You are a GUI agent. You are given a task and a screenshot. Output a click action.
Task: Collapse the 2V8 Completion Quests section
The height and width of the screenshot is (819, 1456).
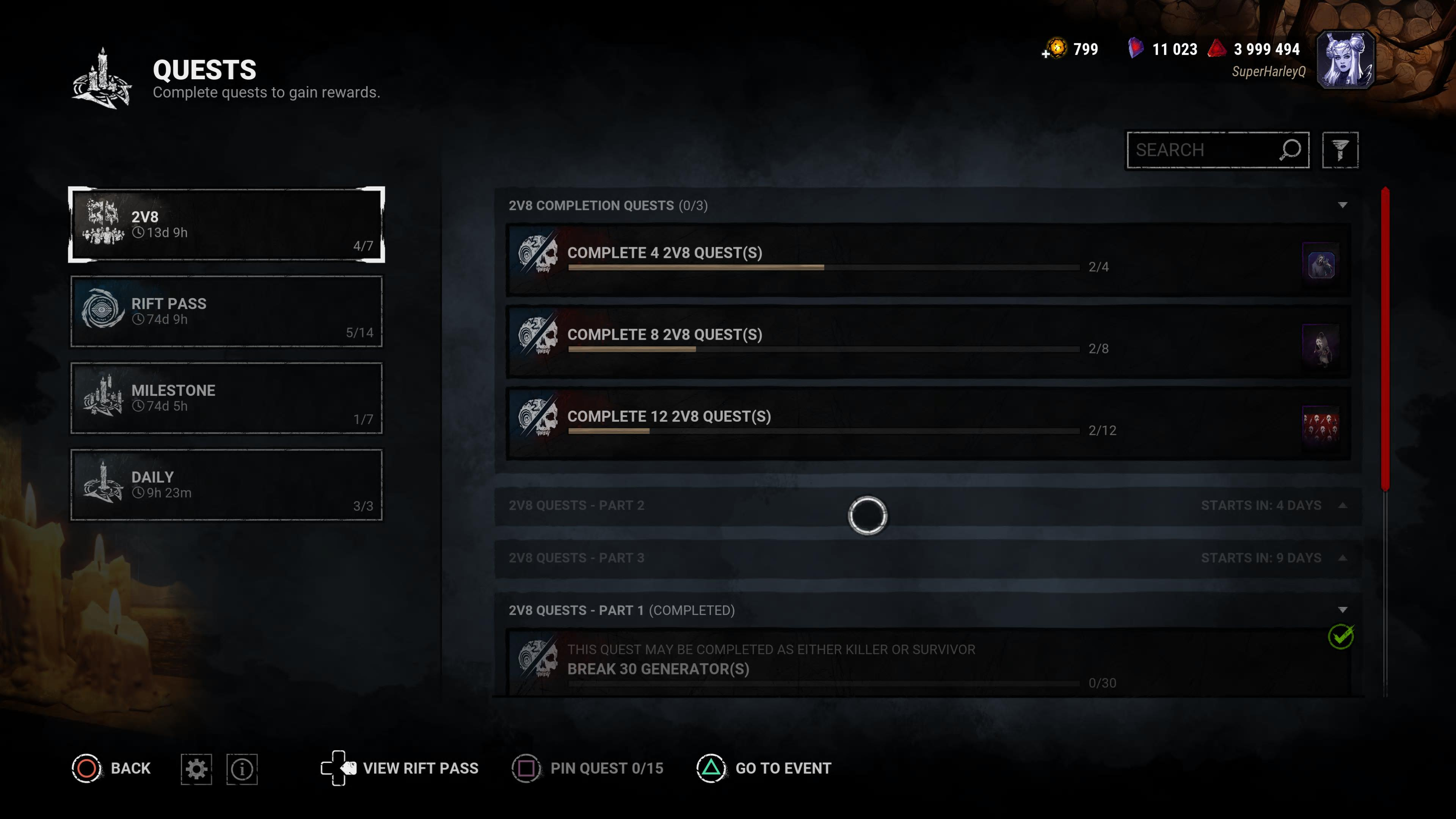point(1342,205)
